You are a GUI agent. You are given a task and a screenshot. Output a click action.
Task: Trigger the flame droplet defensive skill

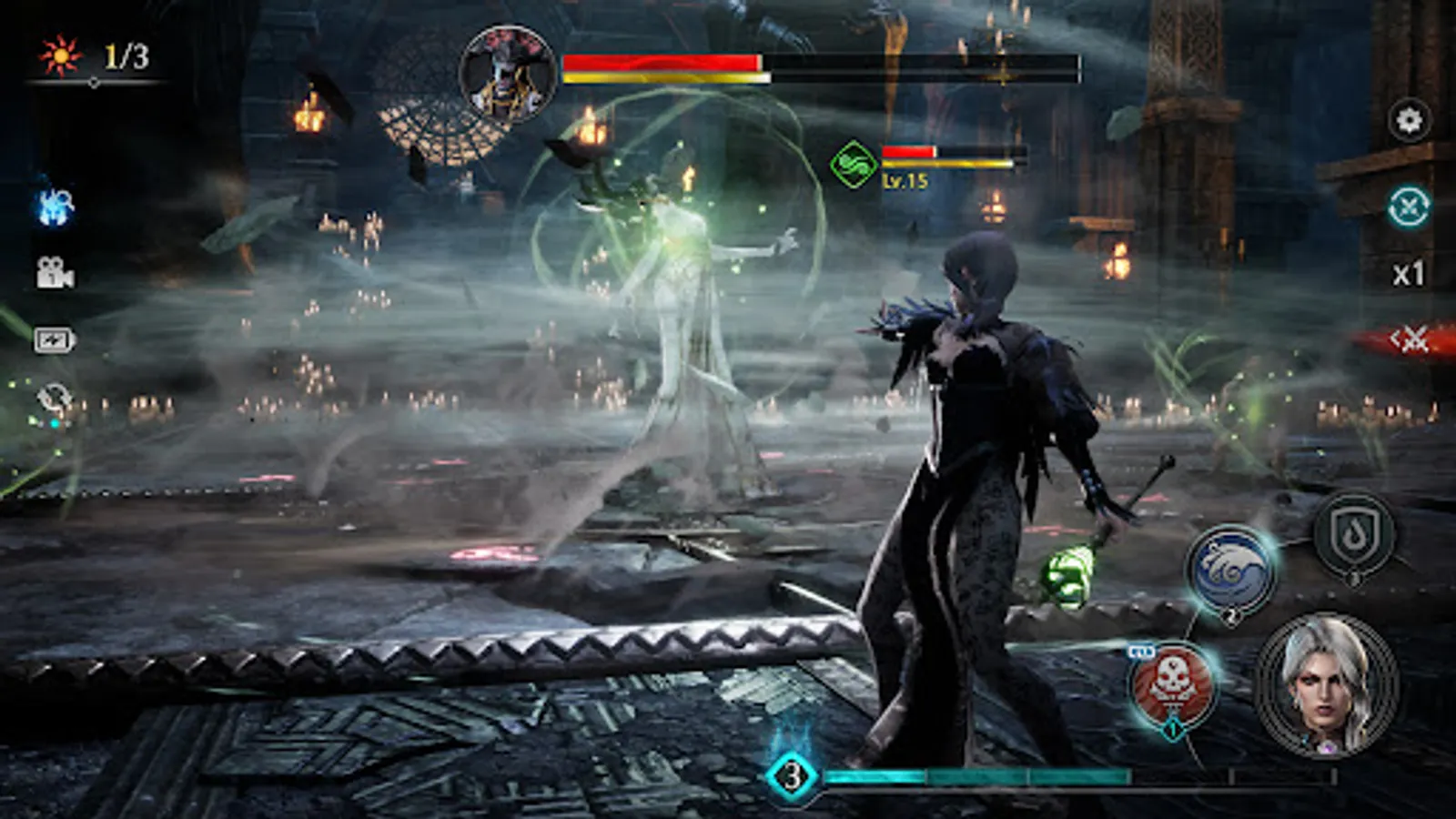[x=1356, y=532]
